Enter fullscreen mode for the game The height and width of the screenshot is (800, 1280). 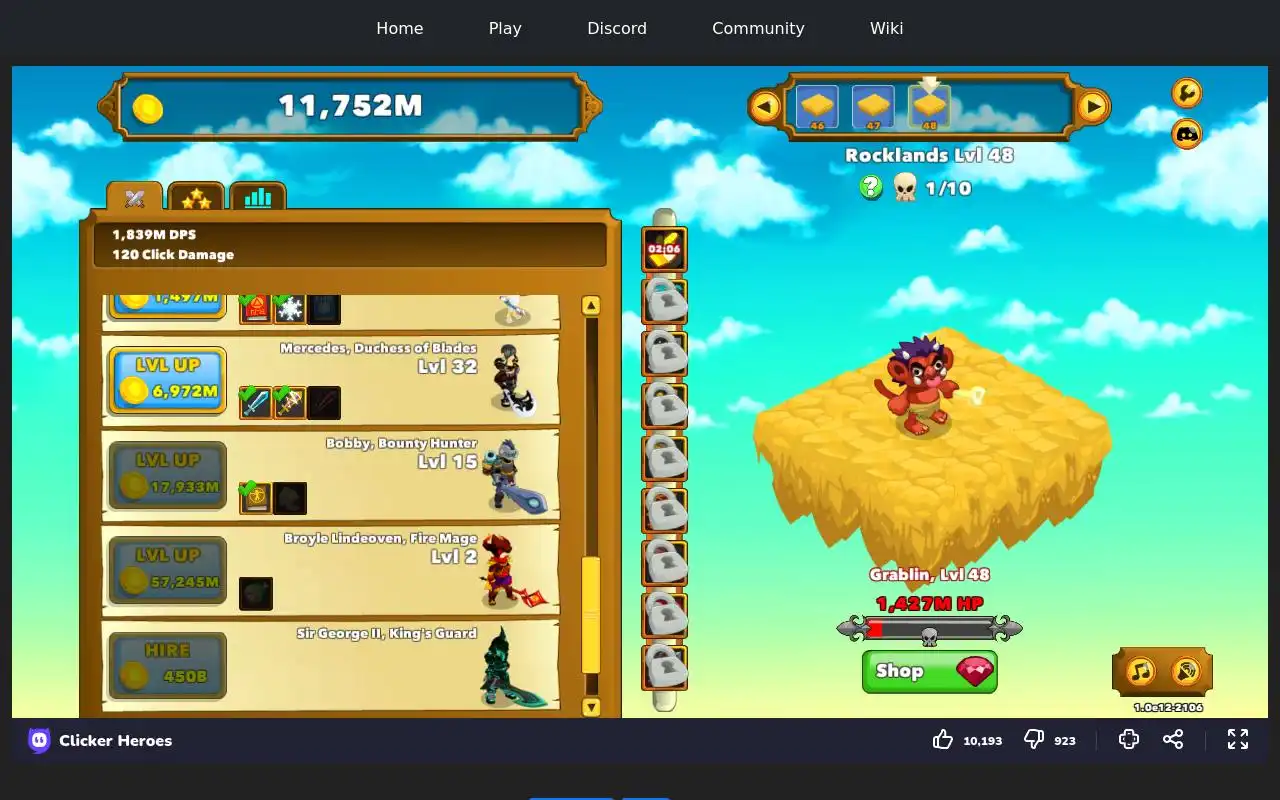[1238, 740]
